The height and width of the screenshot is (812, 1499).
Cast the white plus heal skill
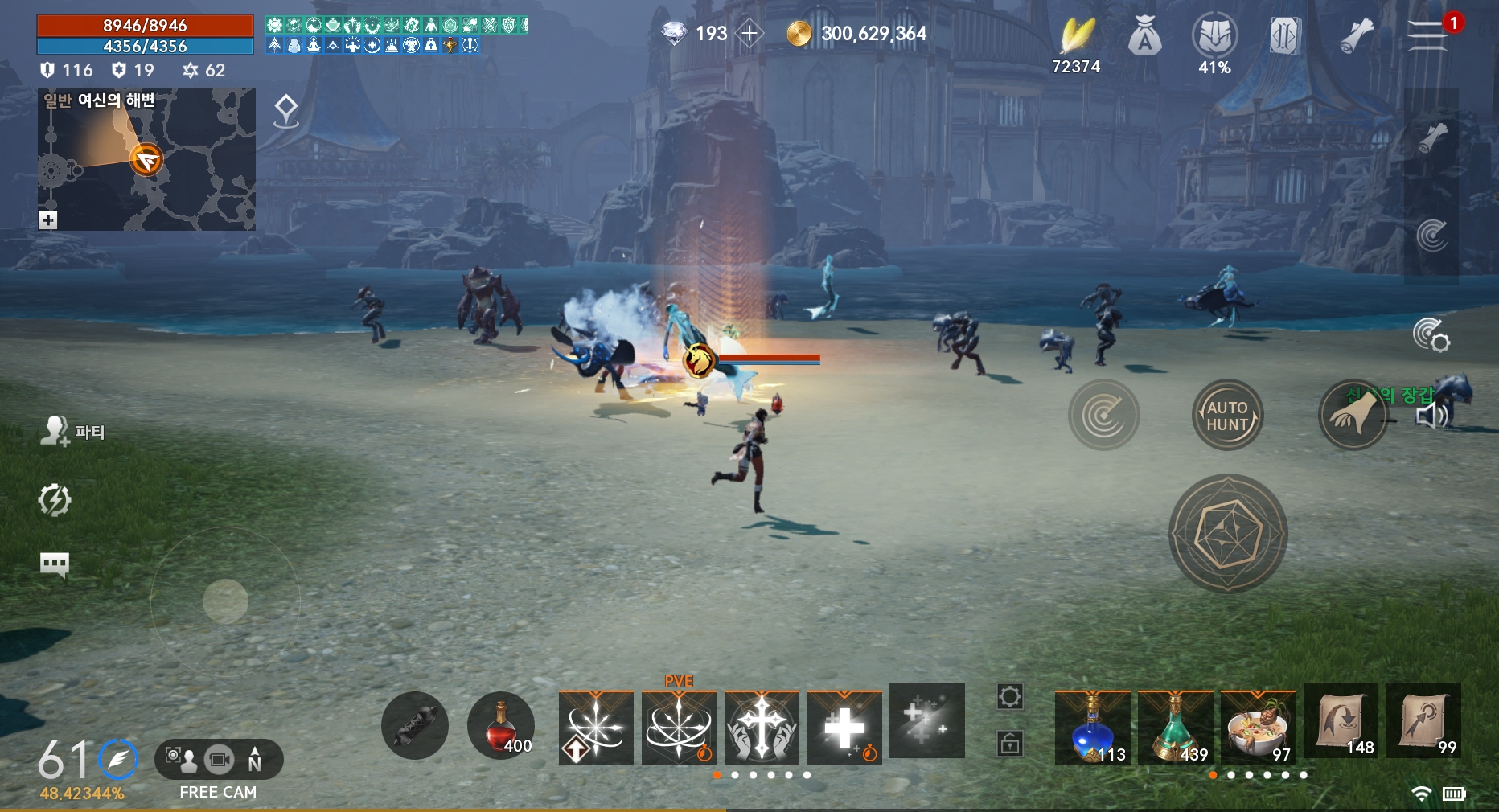click(844, 728)
